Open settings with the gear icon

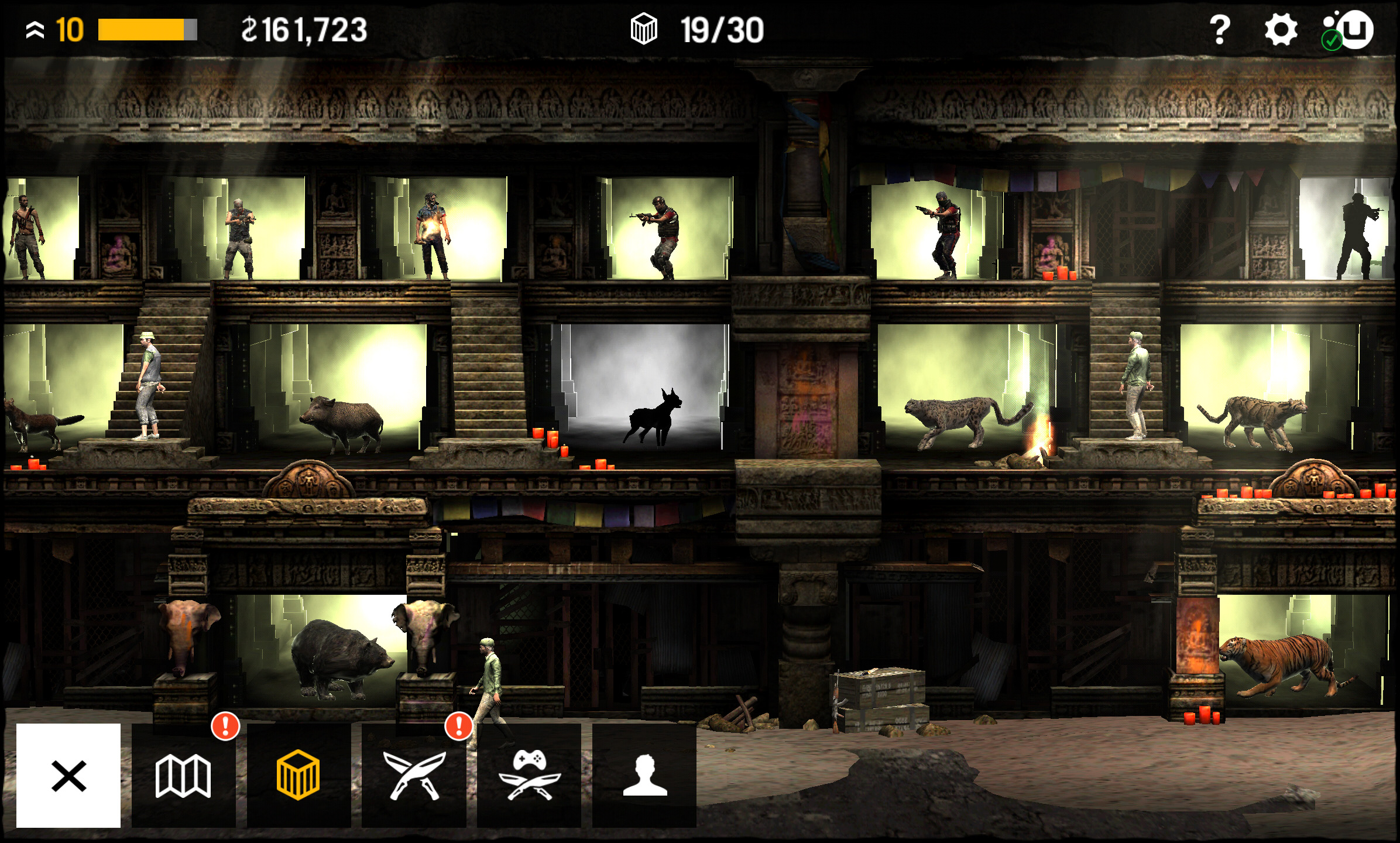[1281, 30]
